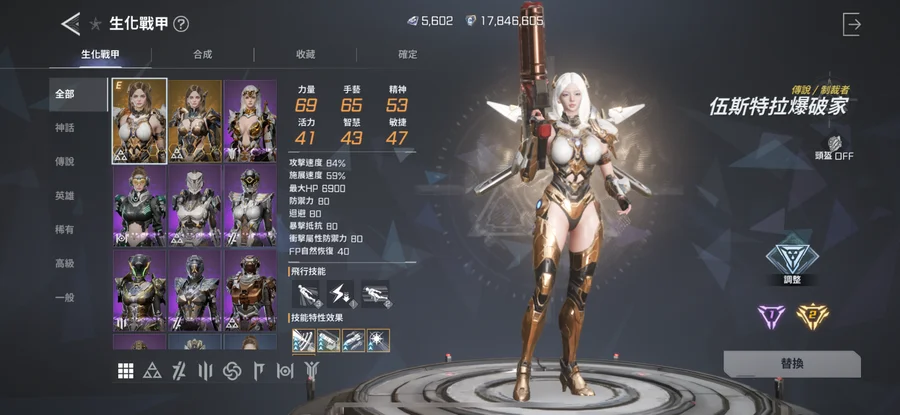Select the grid all-types filter icon
The width and height of the screenshot is (900, 415).
click(x=126, y=371)
